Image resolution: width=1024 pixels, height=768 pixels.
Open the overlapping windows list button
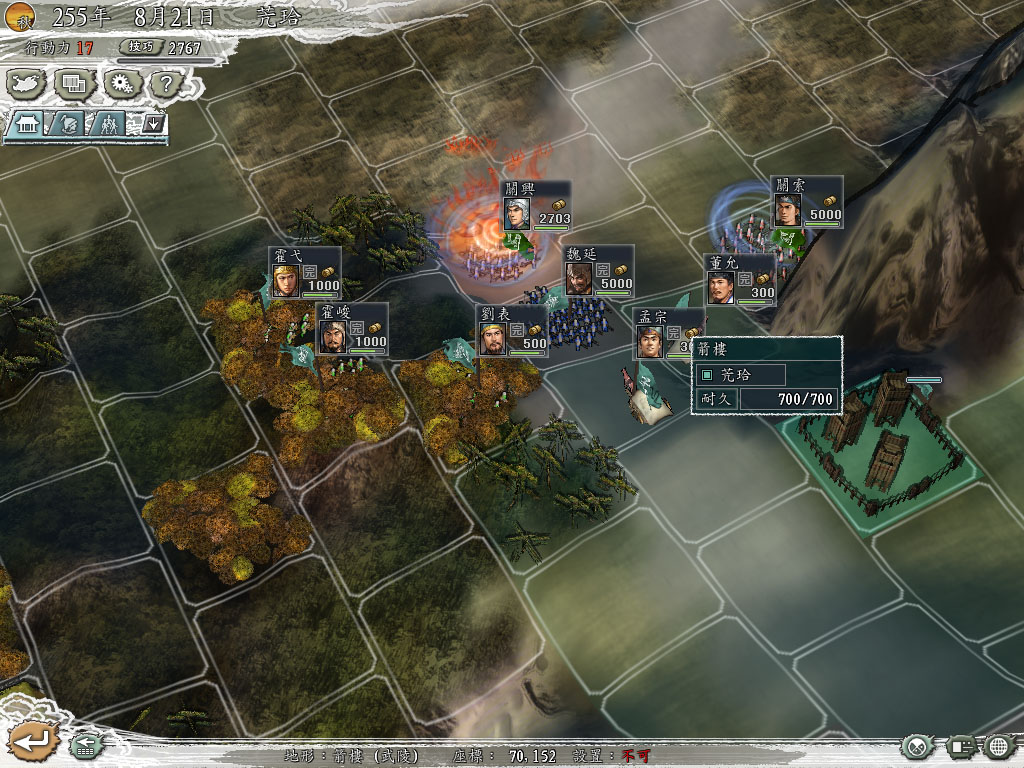[74, 83]
